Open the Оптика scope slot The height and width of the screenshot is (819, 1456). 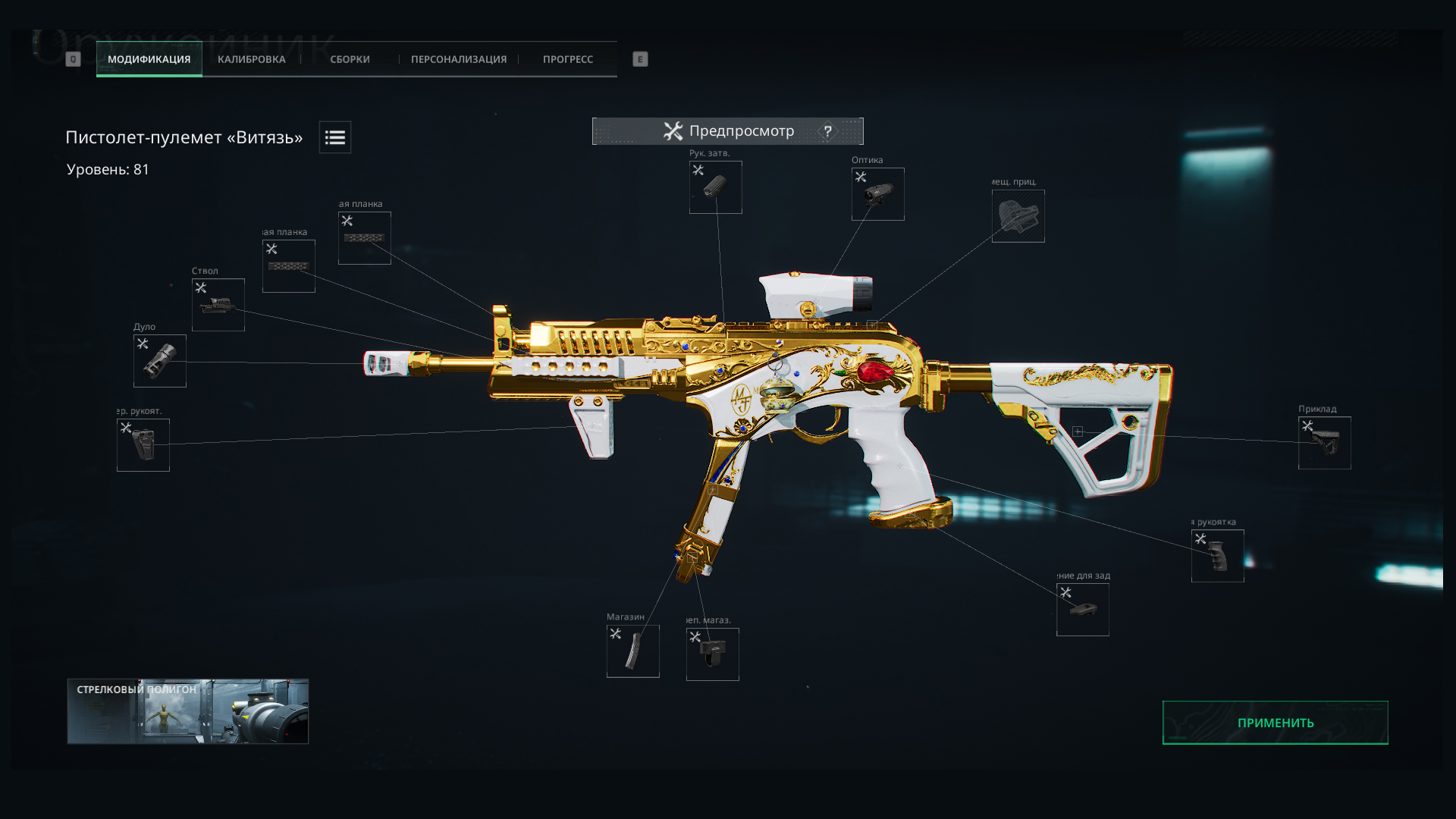pos(877,194)
